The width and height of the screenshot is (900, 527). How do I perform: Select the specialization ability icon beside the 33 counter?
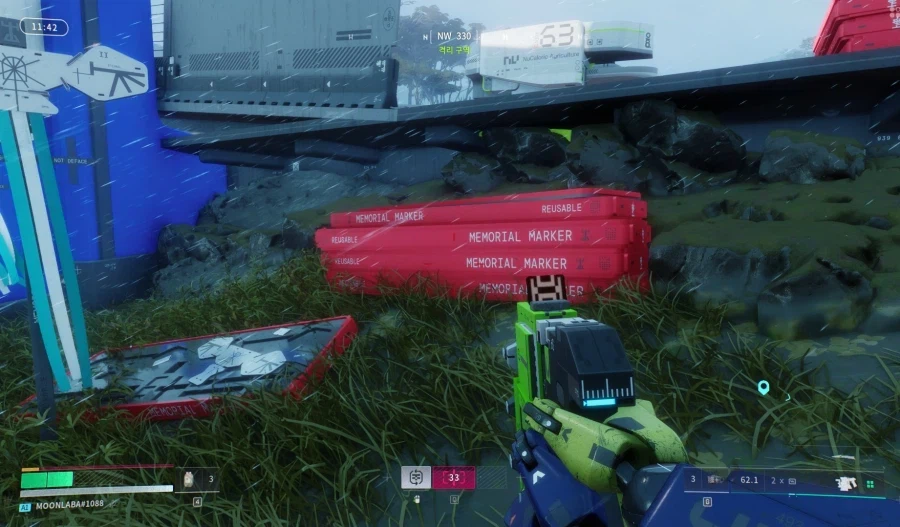[x=416, y=477]
